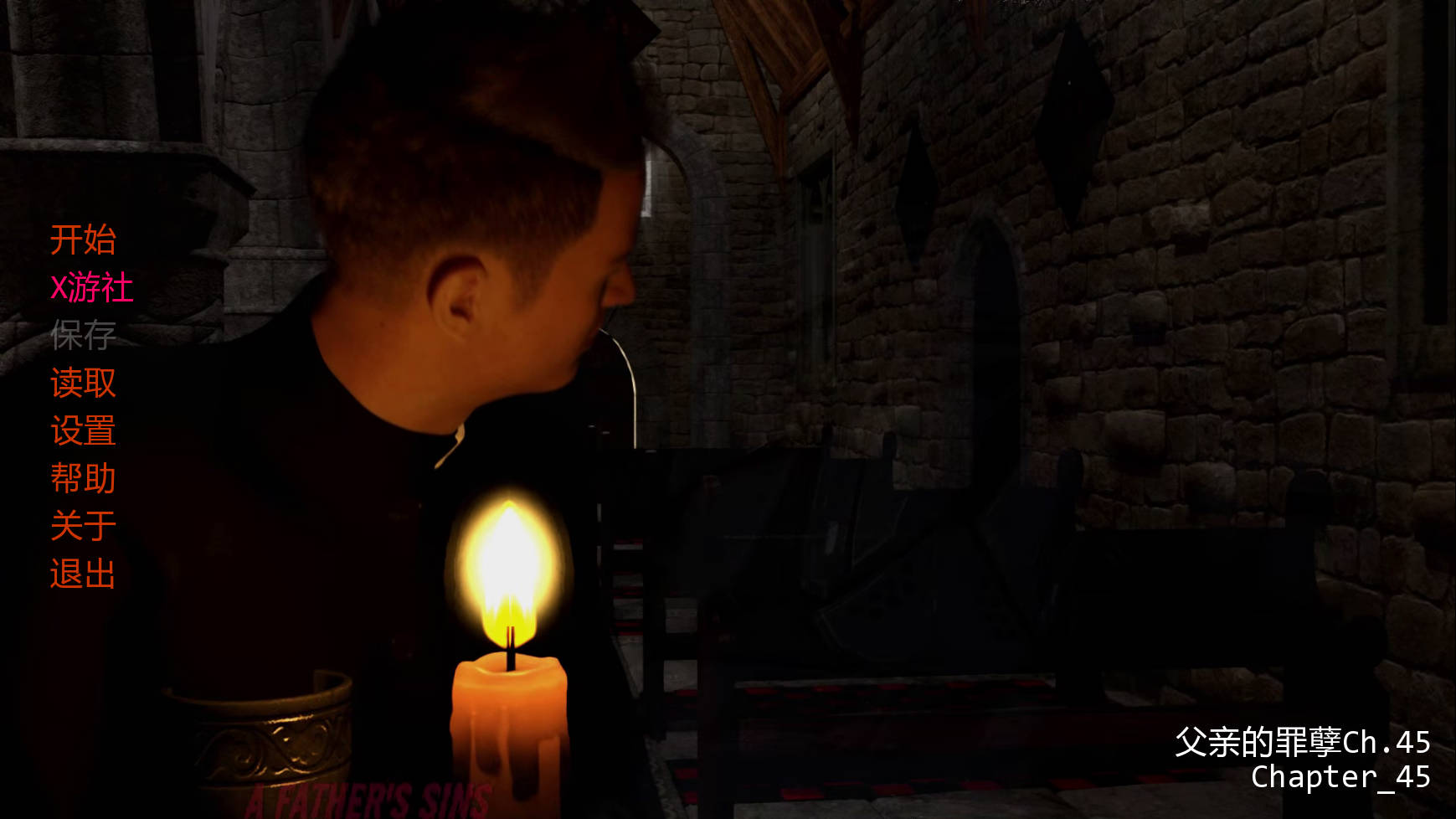Click the greyed-out 保存 save entry
The width and height of the screenshot is (1456, 819).
click(x=83, y=336)
